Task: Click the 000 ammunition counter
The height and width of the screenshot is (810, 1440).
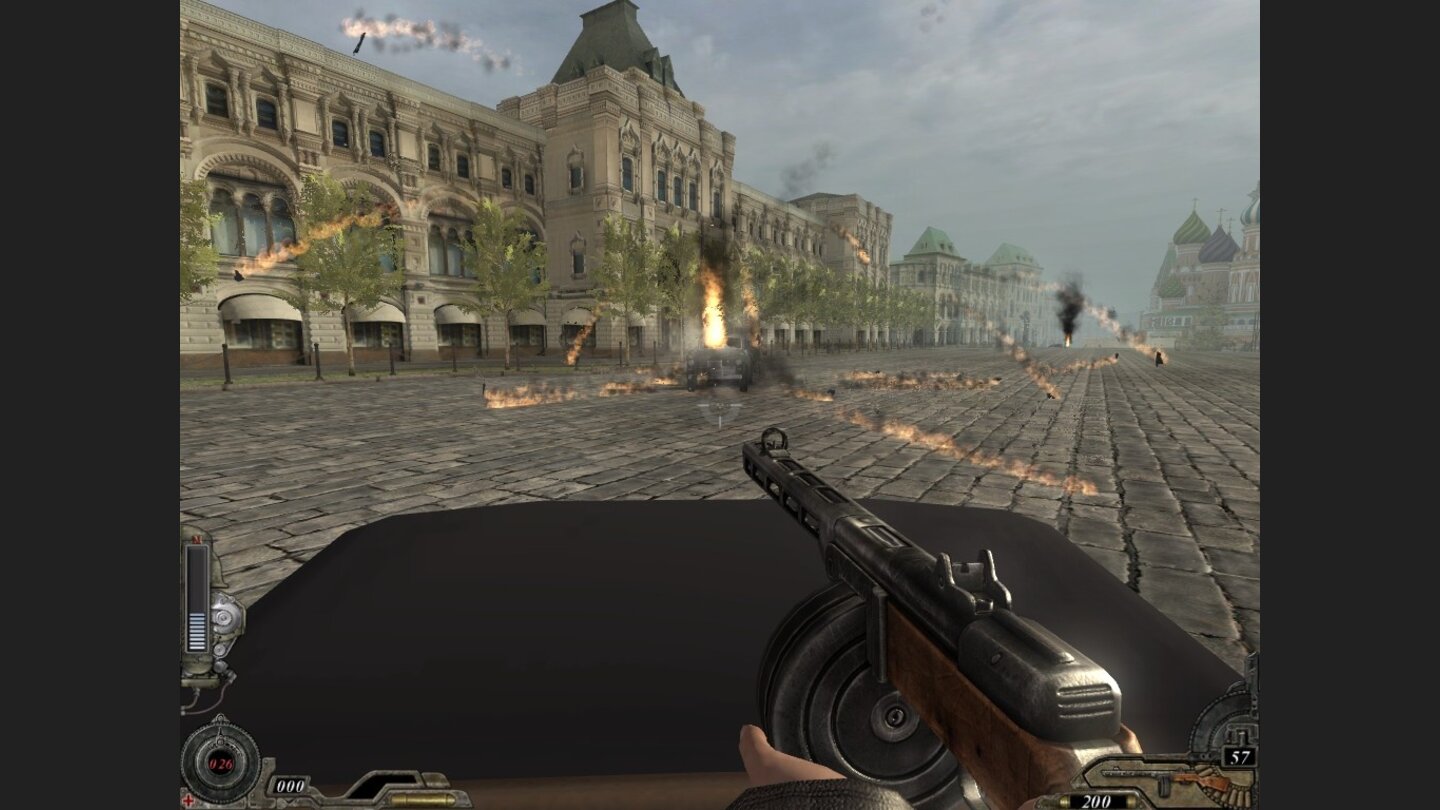Action: (290, 785)
